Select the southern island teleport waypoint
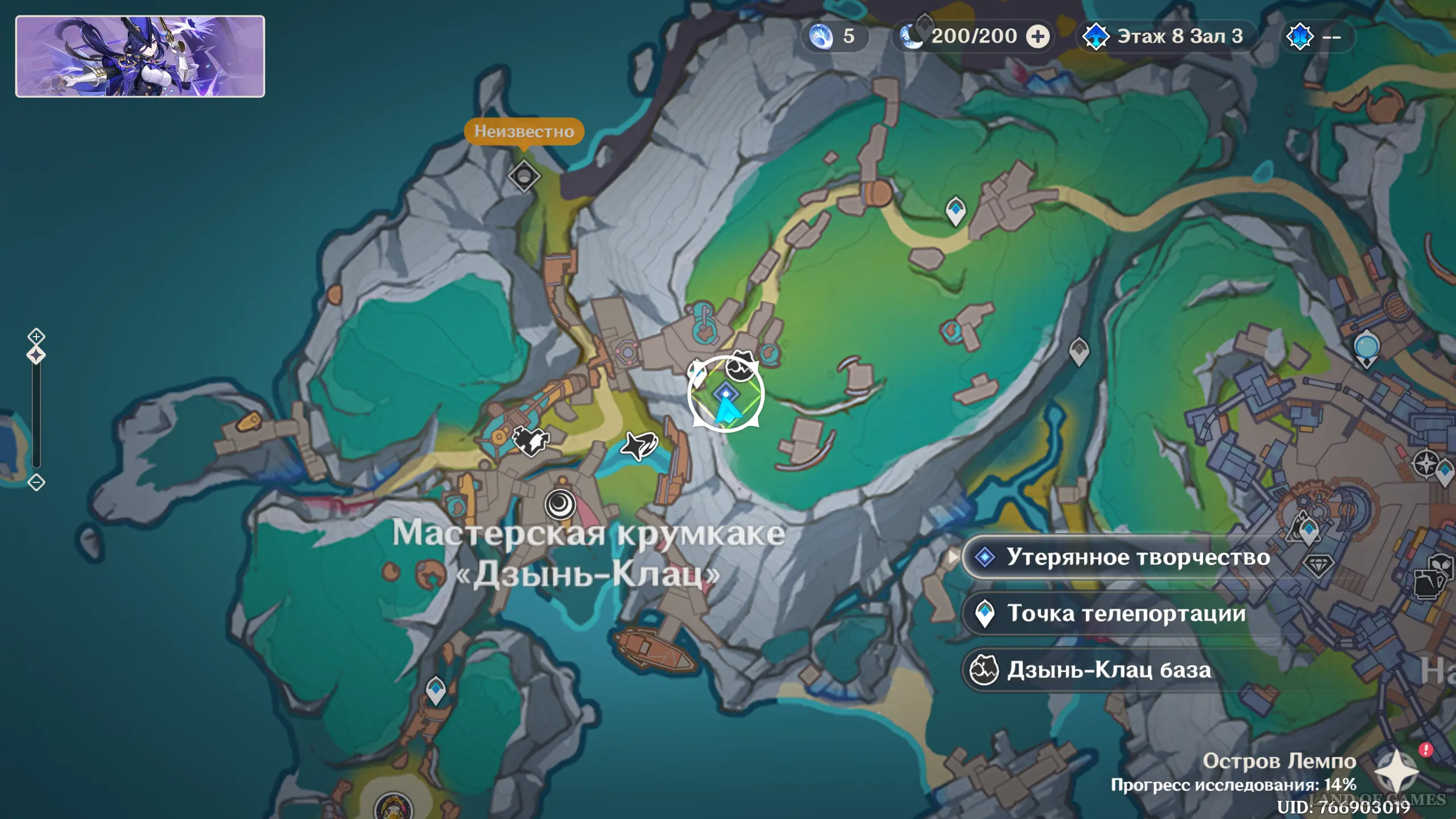 click(x=436, y=689)
